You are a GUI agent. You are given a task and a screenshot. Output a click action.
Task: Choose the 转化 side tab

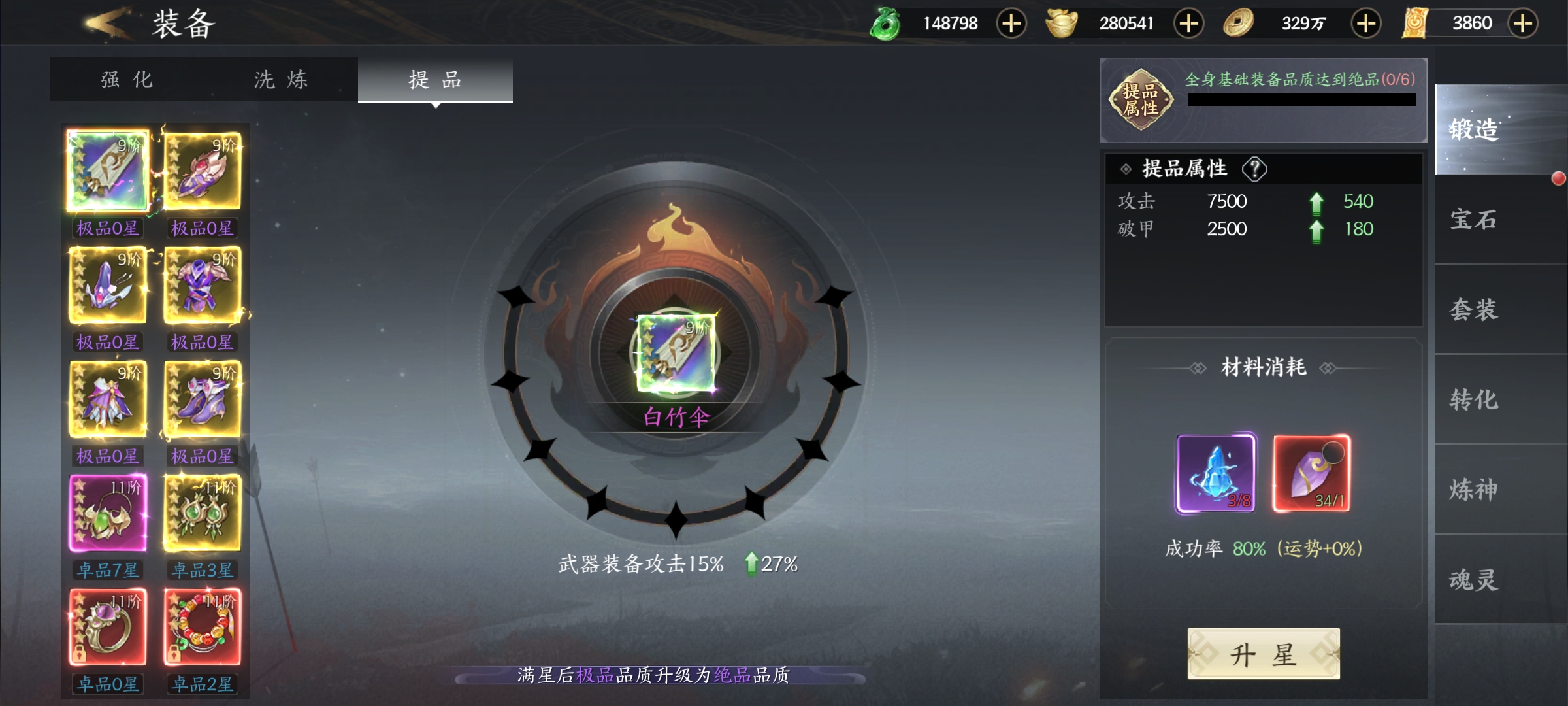[x=1474, y=399]
